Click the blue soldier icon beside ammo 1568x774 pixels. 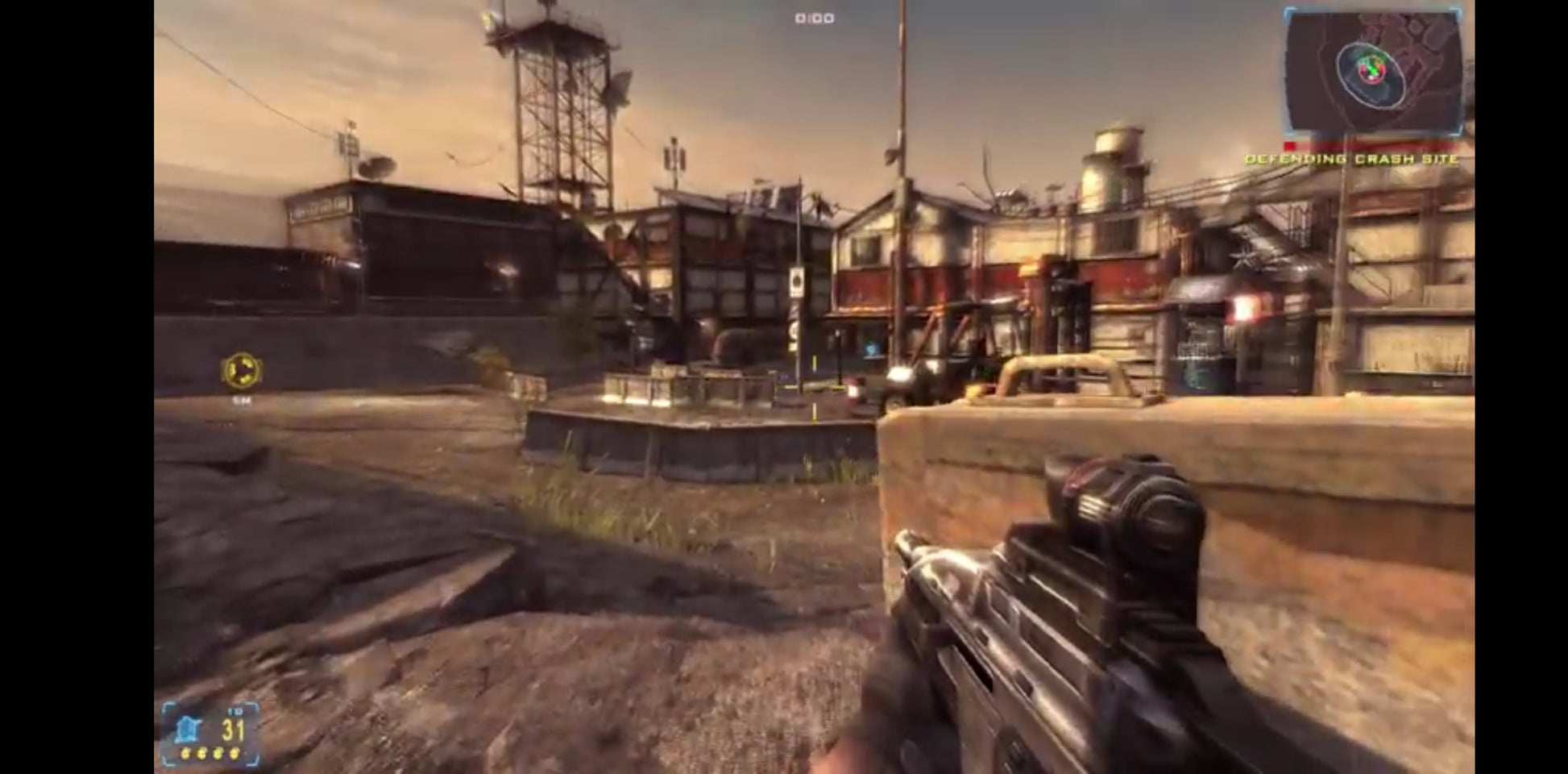(188, 730)
